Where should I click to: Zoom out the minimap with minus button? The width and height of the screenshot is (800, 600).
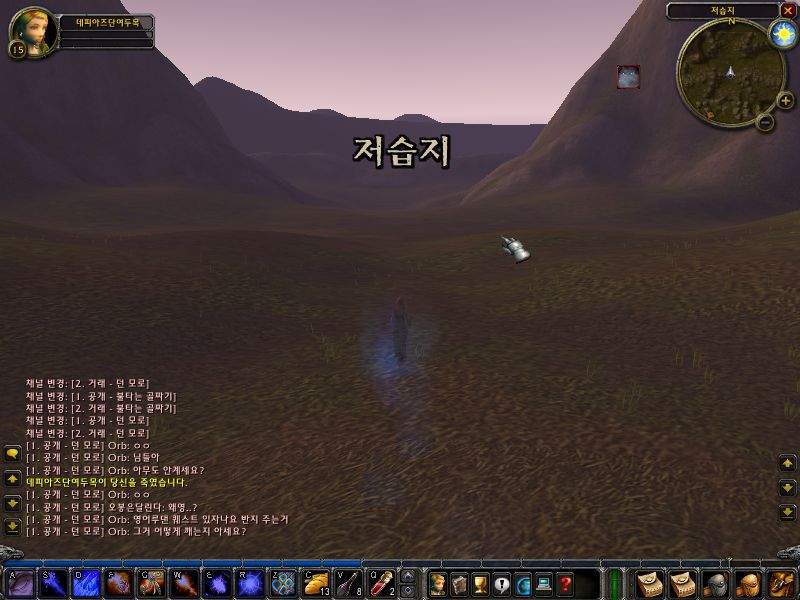click(x=765, y=122)
